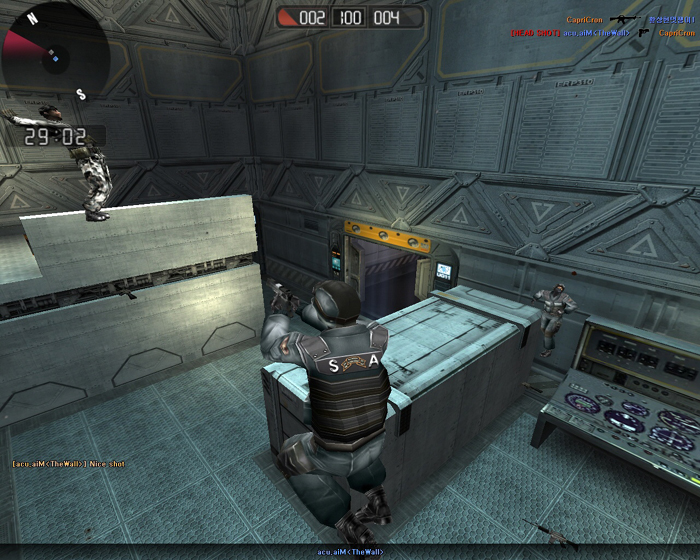The height and width of the screenshot is (560, 700).
Task: Select the spectated player name acu.aiM<TheWall>
Action: [350, 552]
